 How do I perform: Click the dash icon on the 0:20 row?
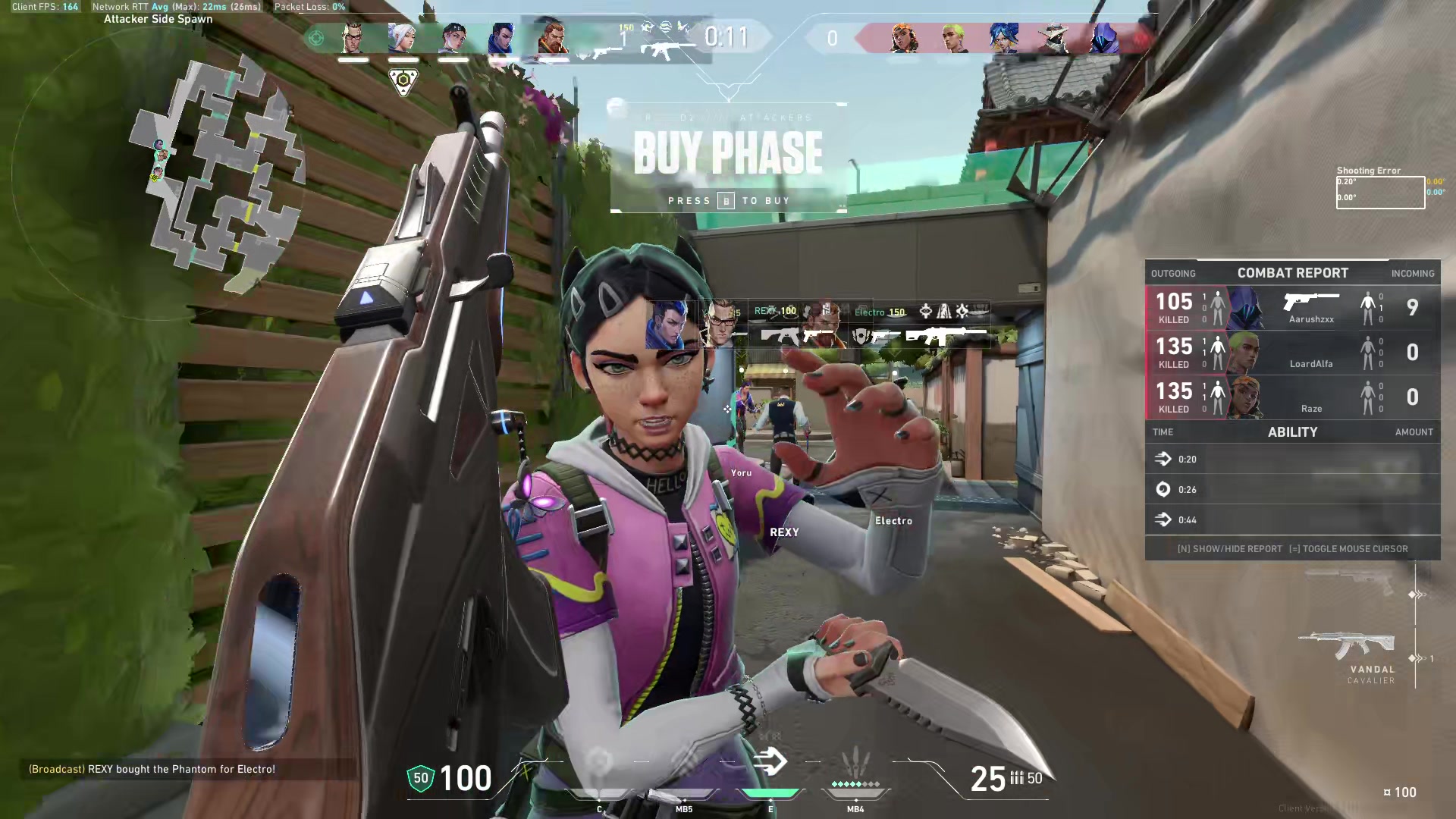(x=1164, y=459)
